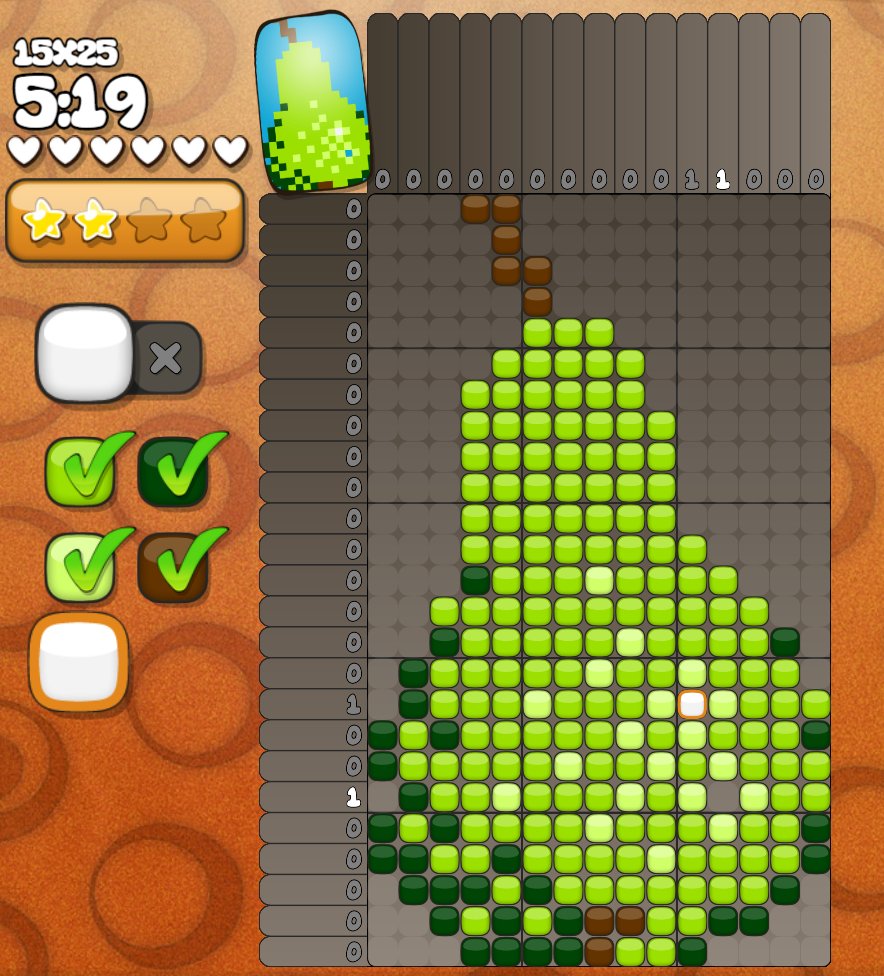Image resolution: width=884 pixels, height=976 pixels.
Task: Select the white fill tool beside the X
Action: click(x=85, y=353)
